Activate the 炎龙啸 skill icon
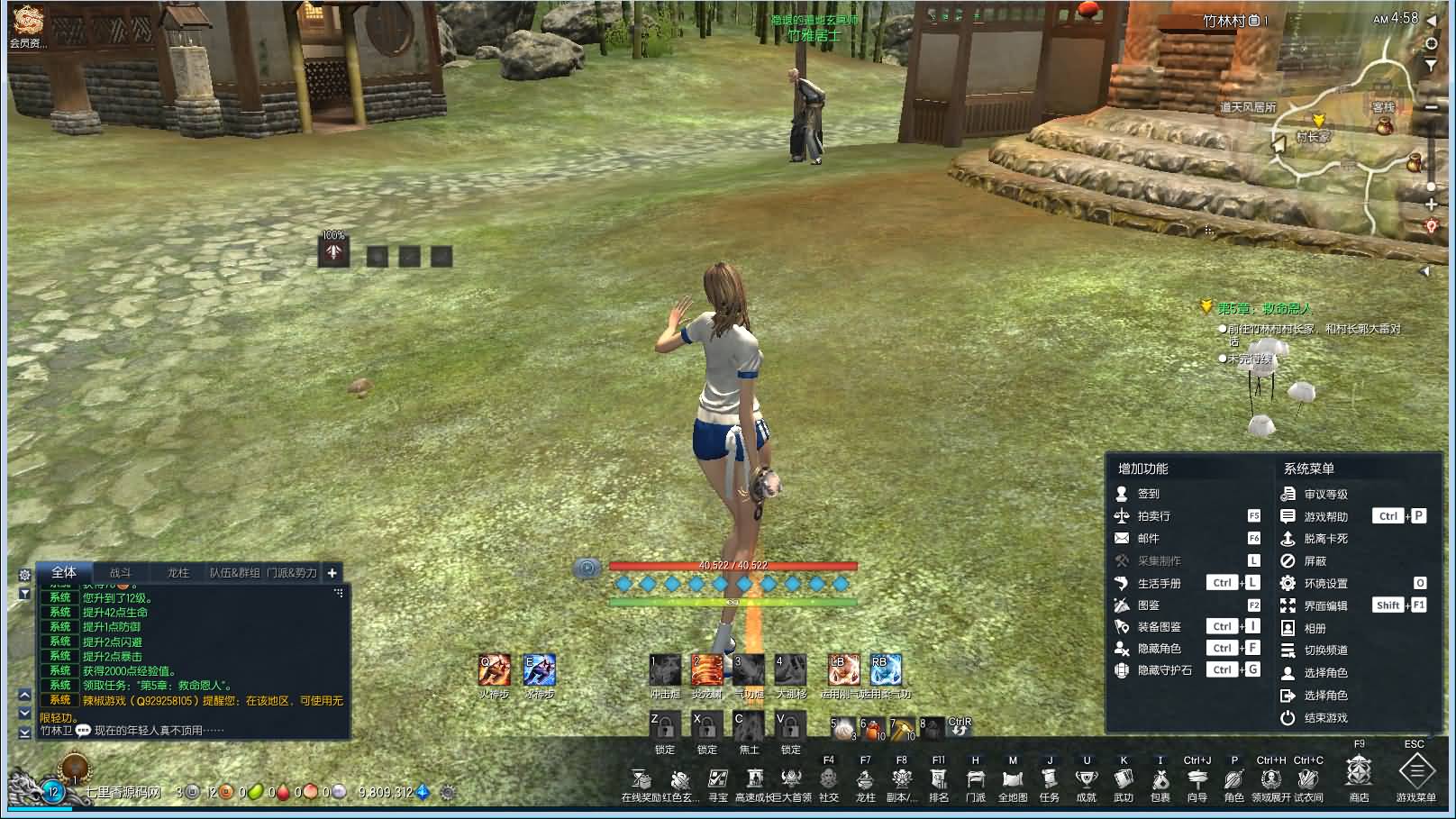This screenshot has height=819, width=1456. coord(707,671)
